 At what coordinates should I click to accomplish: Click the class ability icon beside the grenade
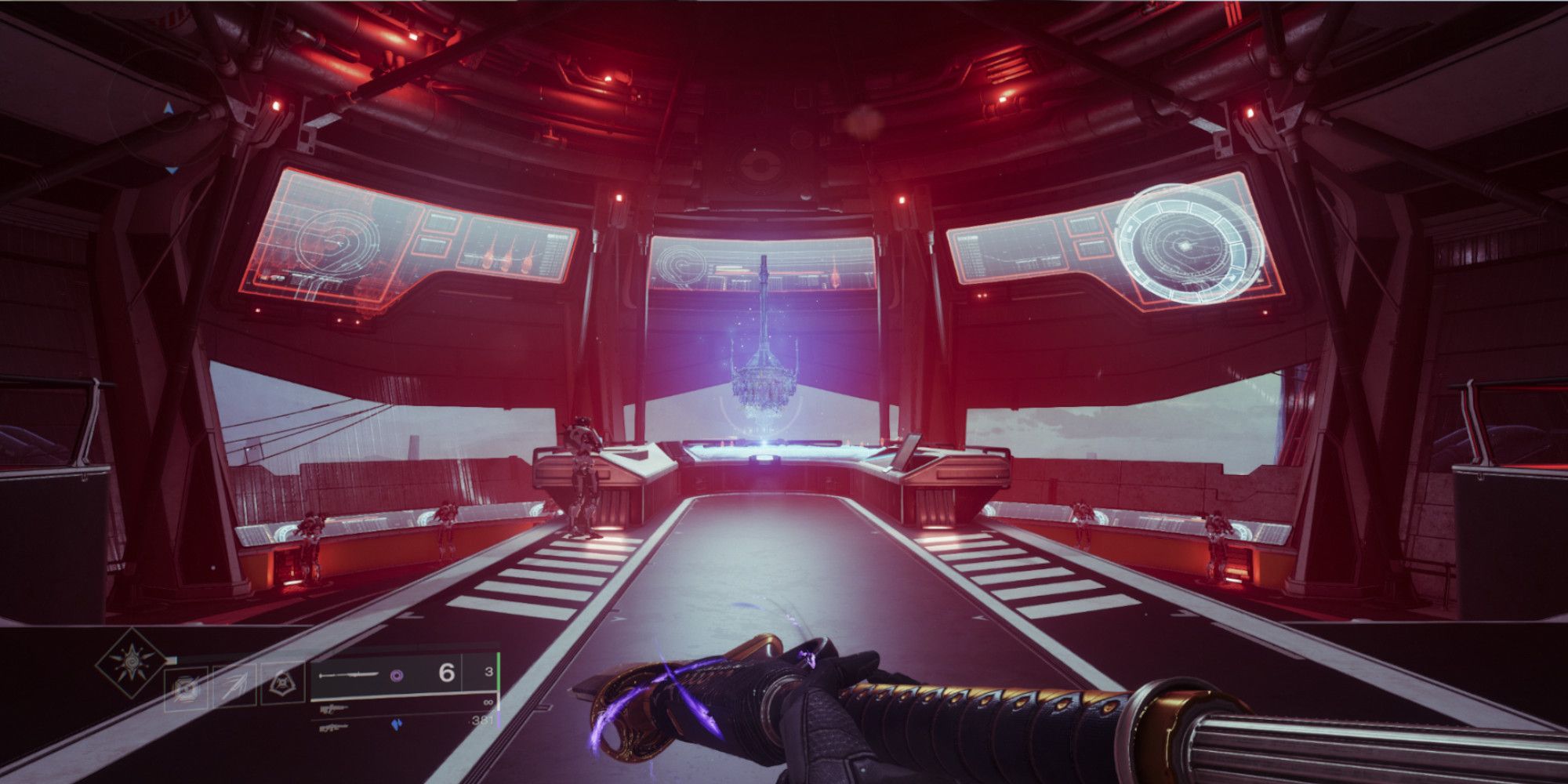pyautogui.click(x=282, y=684)
